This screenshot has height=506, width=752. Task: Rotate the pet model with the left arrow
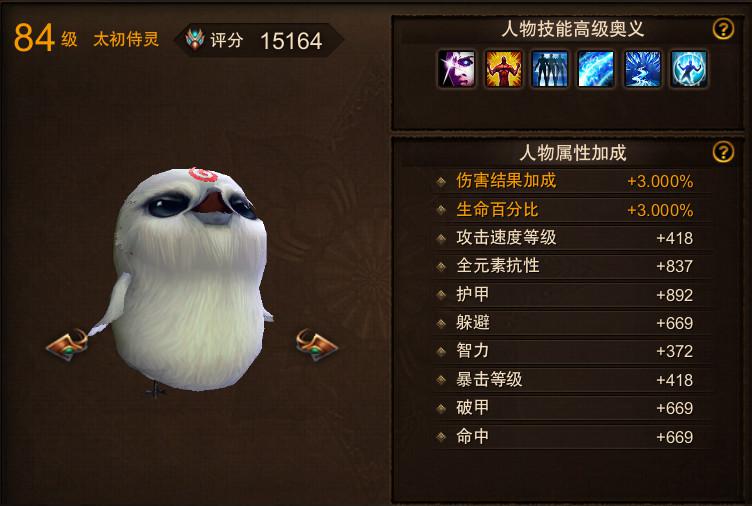[68, 345]
